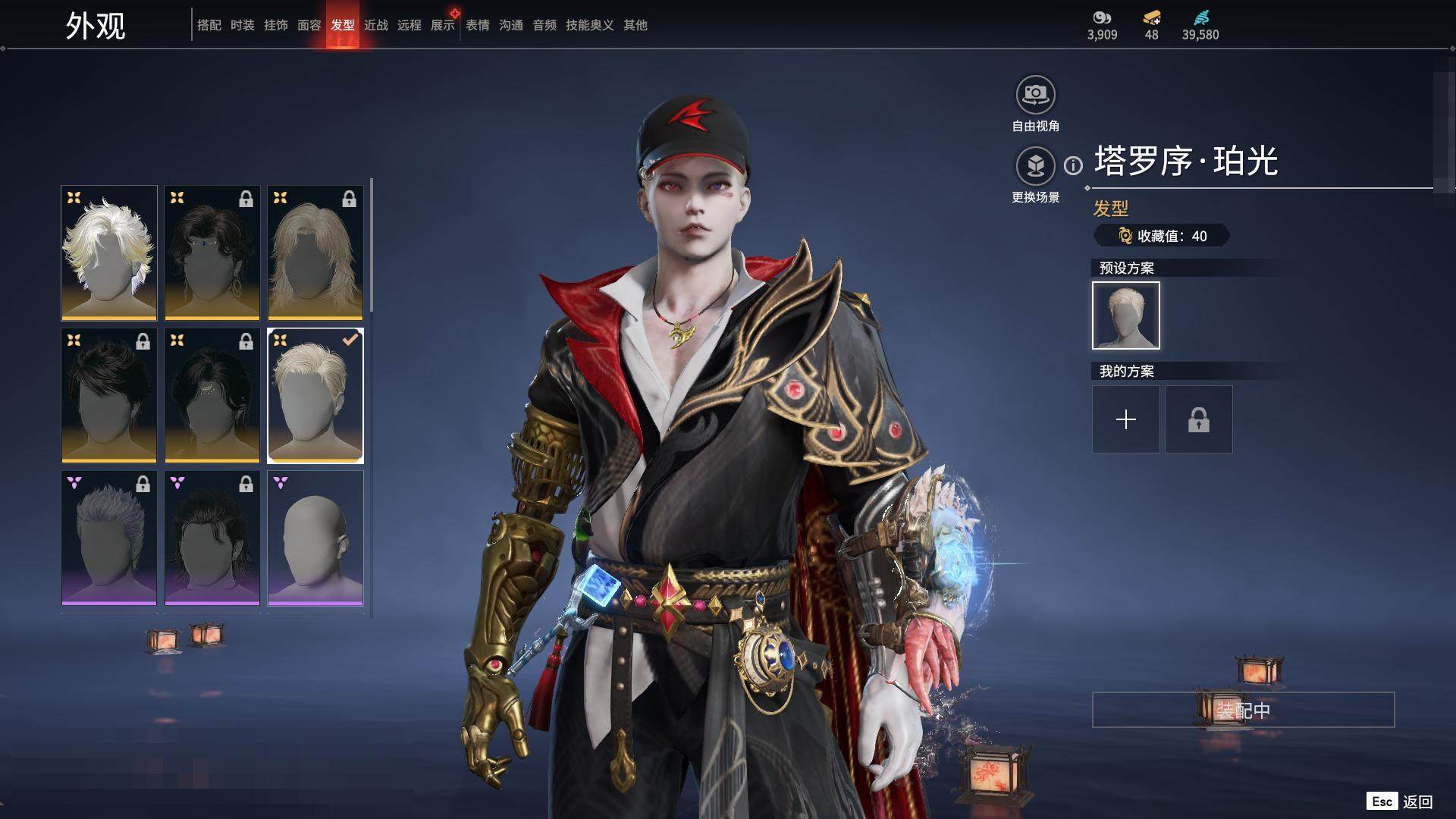Viewport: 1456px width, 819px height.
Task: Switch to the 技能奥义 tab
Action: coord(589,25)
